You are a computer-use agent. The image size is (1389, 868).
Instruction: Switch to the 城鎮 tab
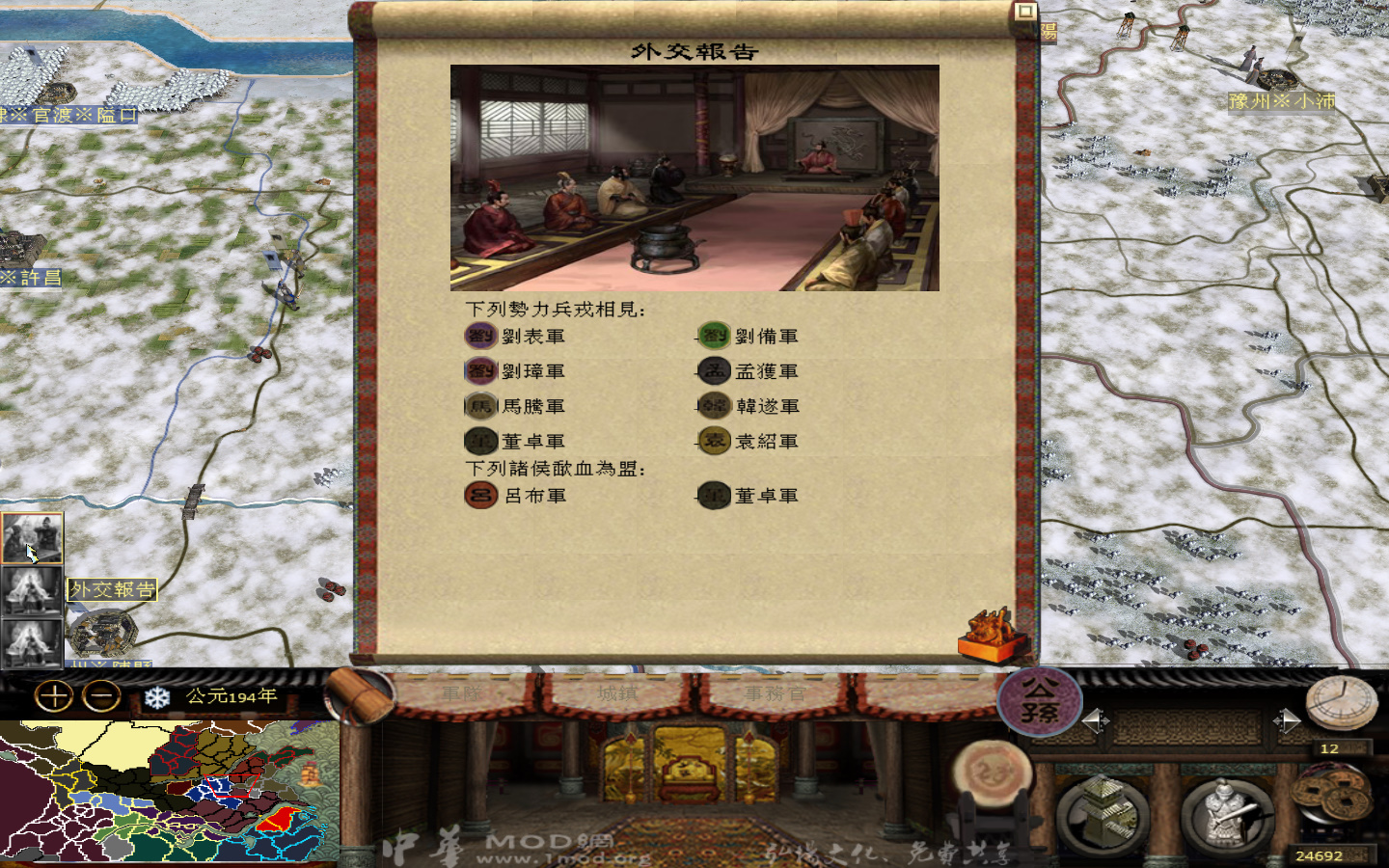[x=614, y=692]
